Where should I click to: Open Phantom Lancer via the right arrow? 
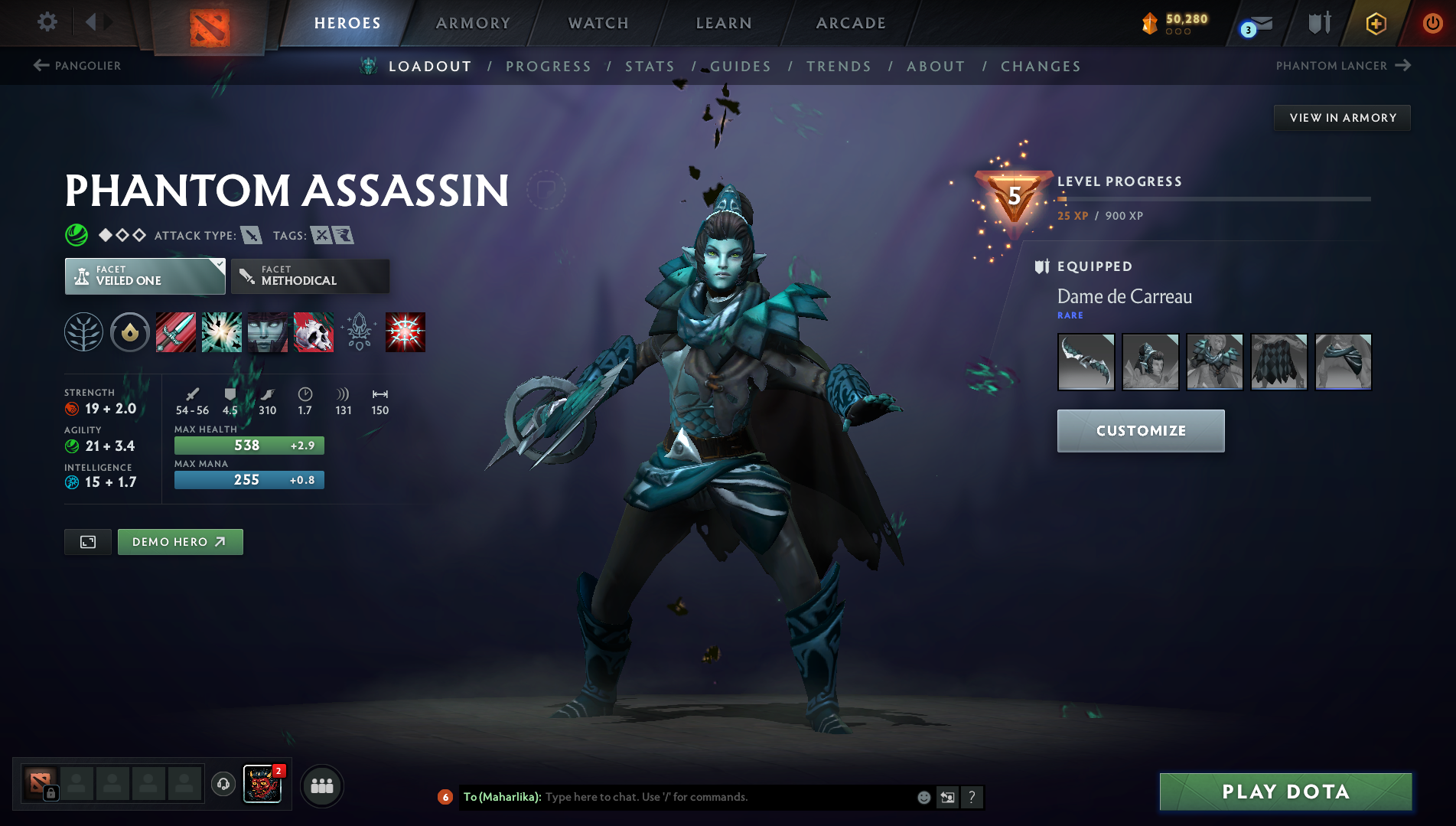coord(1404,65)
